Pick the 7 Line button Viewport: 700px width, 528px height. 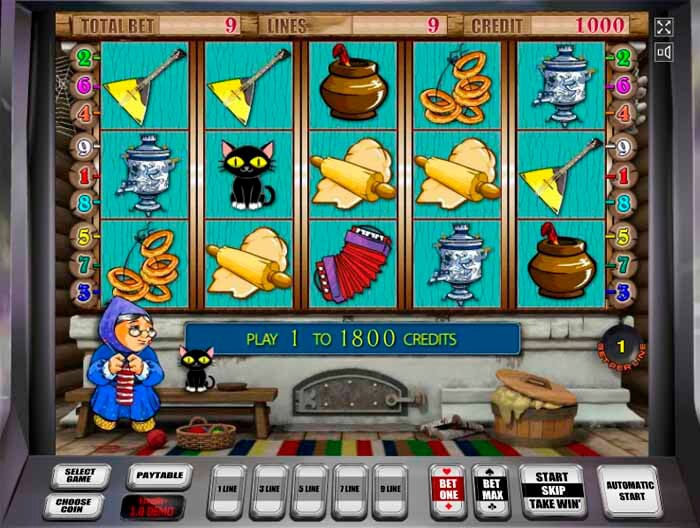tap(351, 490)
